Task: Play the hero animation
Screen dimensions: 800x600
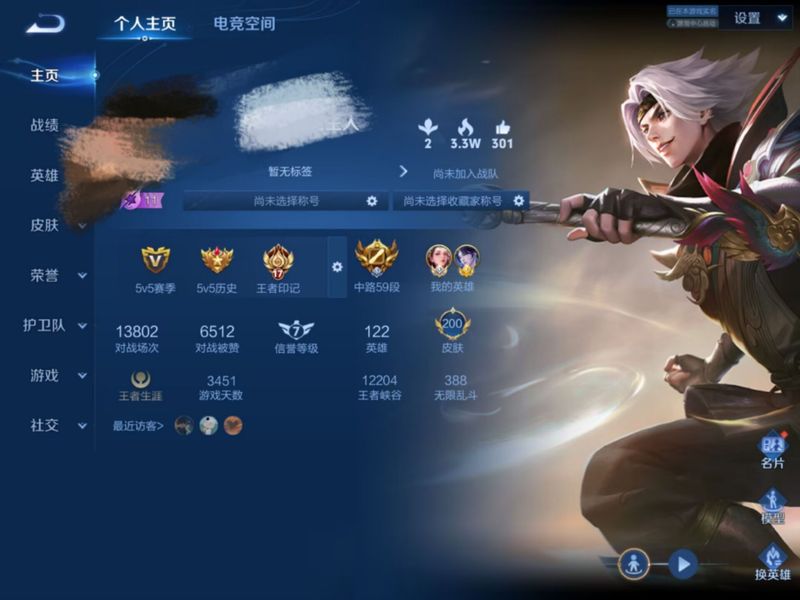Action: [683, 564]
